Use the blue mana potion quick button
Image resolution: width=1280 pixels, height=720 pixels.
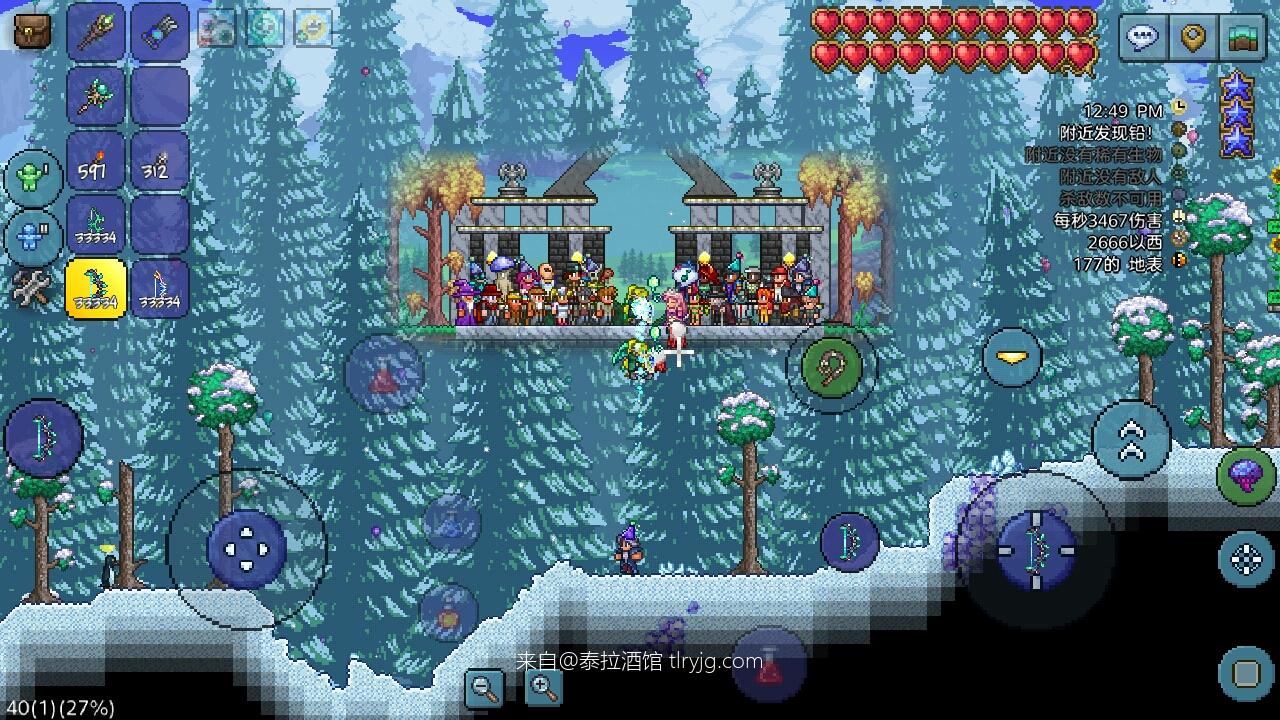[452, 521]
